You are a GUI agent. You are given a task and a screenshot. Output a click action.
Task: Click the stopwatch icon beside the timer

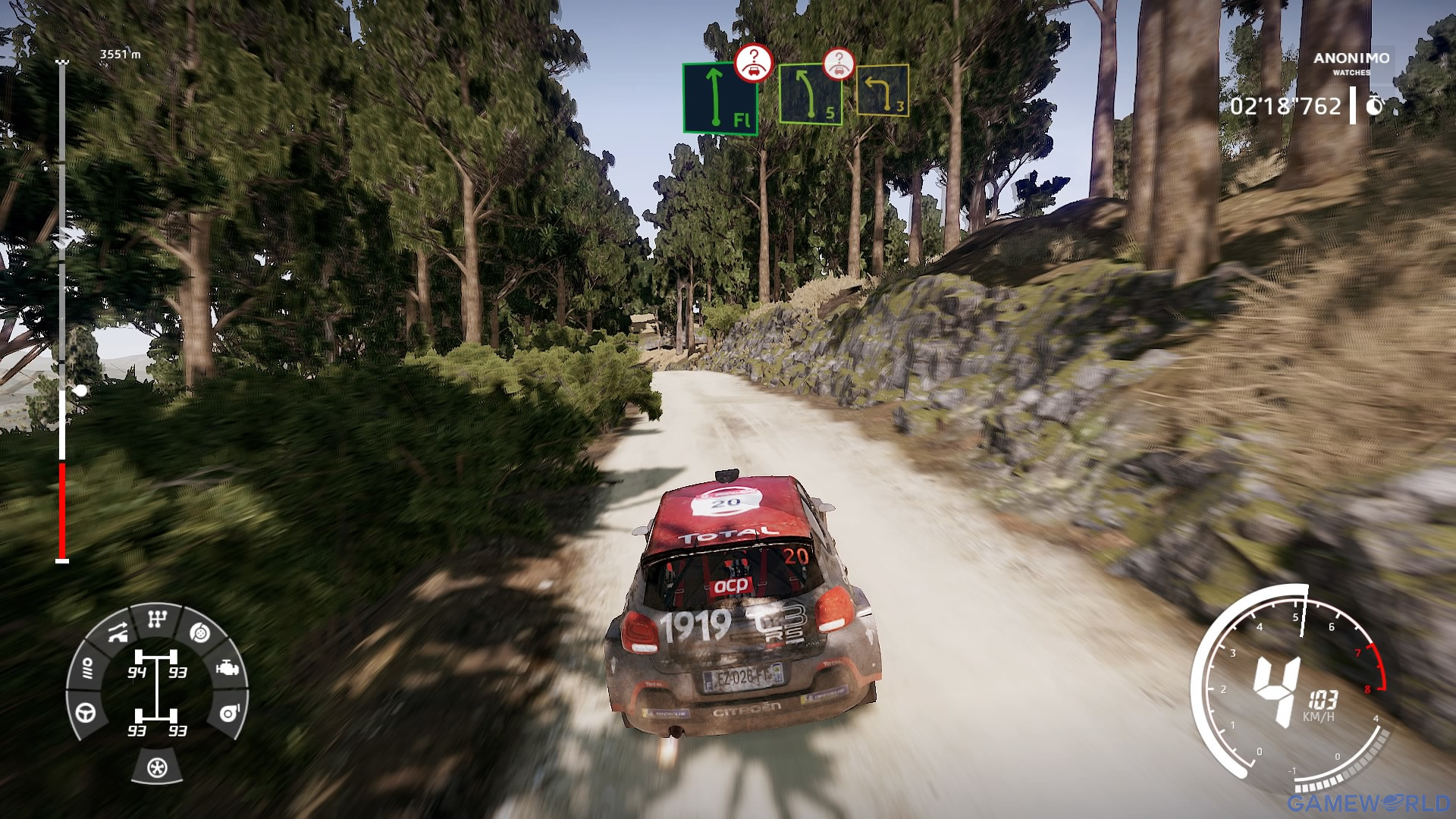pyautogui.click(x=1374, y=106)
